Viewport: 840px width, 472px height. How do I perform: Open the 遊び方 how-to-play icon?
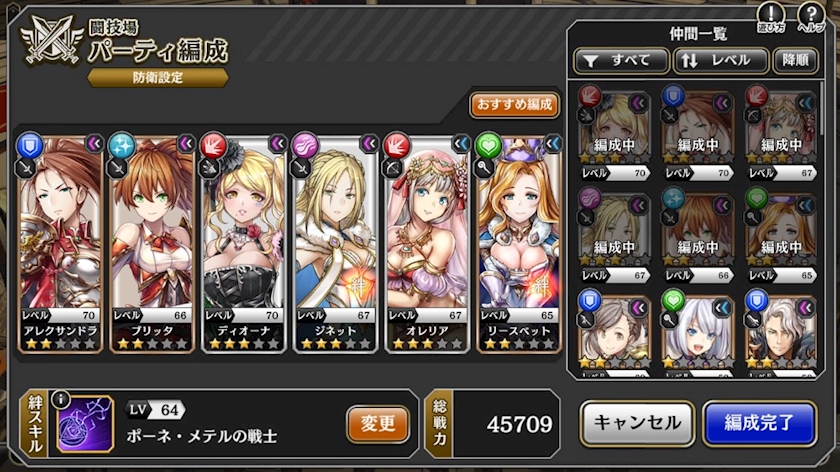pyautogui.click(x=770, y=17)
